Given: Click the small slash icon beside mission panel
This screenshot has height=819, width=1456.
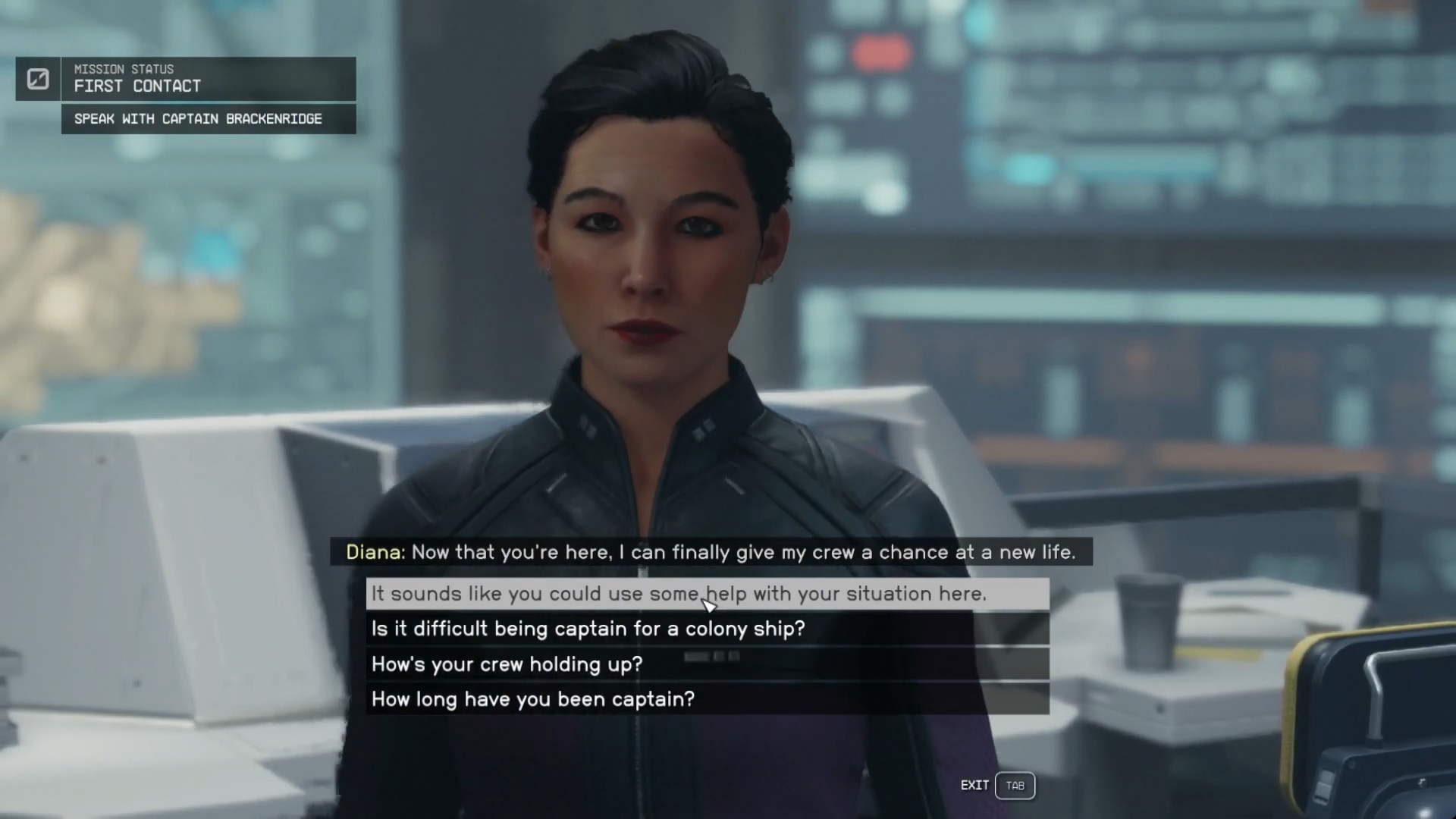Looking at the screenshot, I should [x=38, y=79].
